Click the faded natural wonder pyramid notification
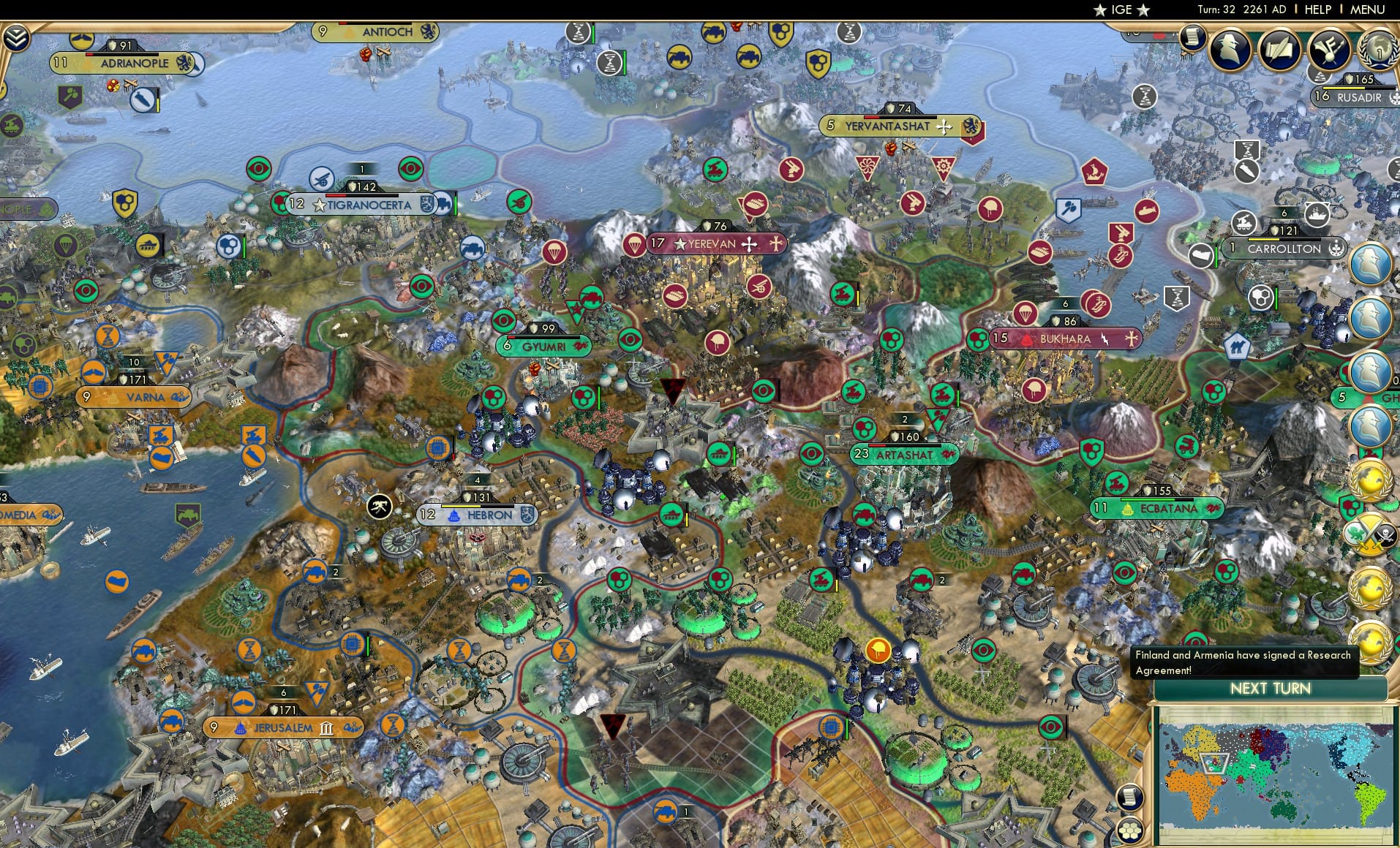The height and width of the screenshot is (848, 1400). click(x=1320, y=77)
